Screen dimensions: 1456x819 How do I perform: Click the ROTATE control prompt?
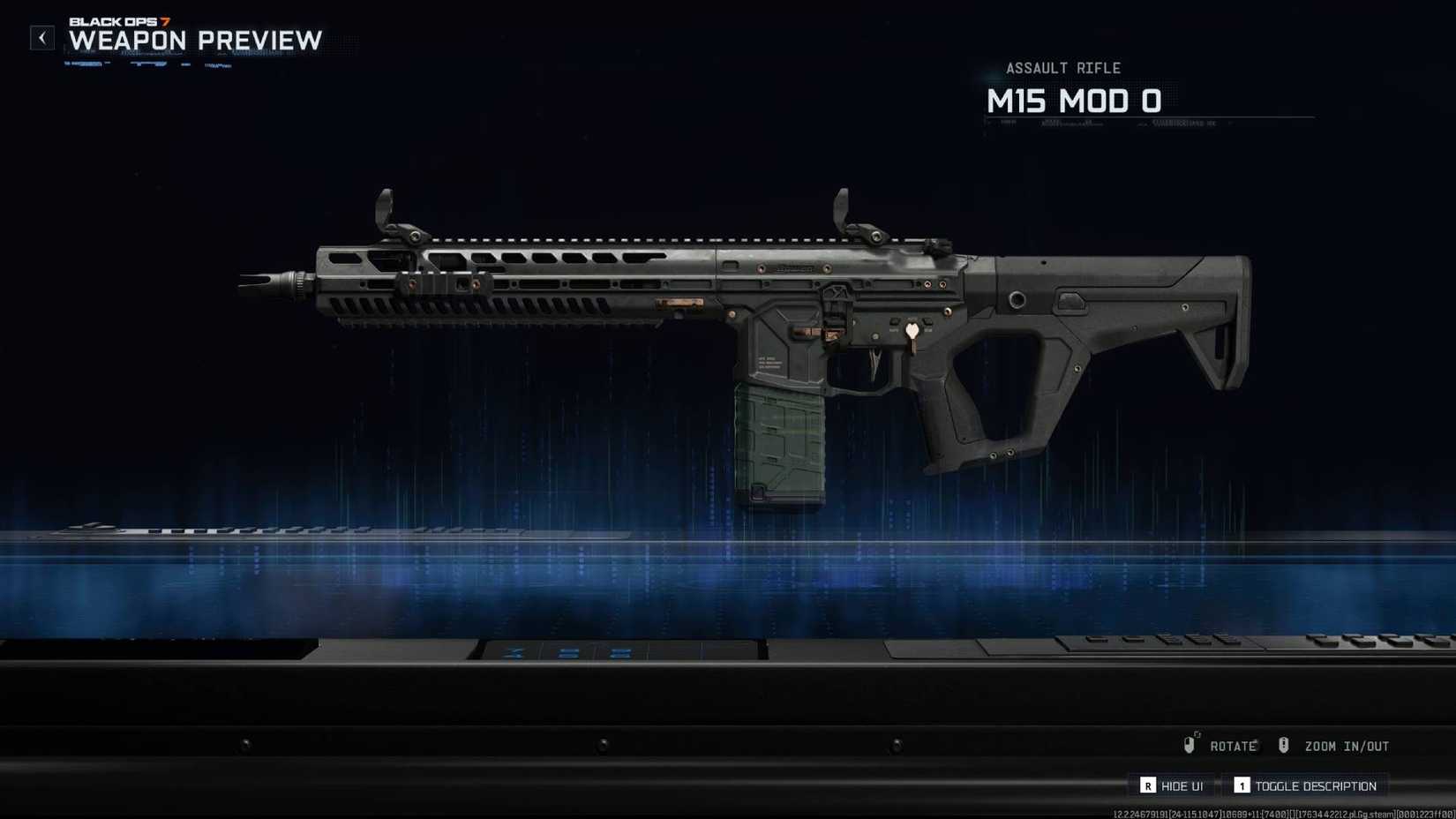point(1234,746)
